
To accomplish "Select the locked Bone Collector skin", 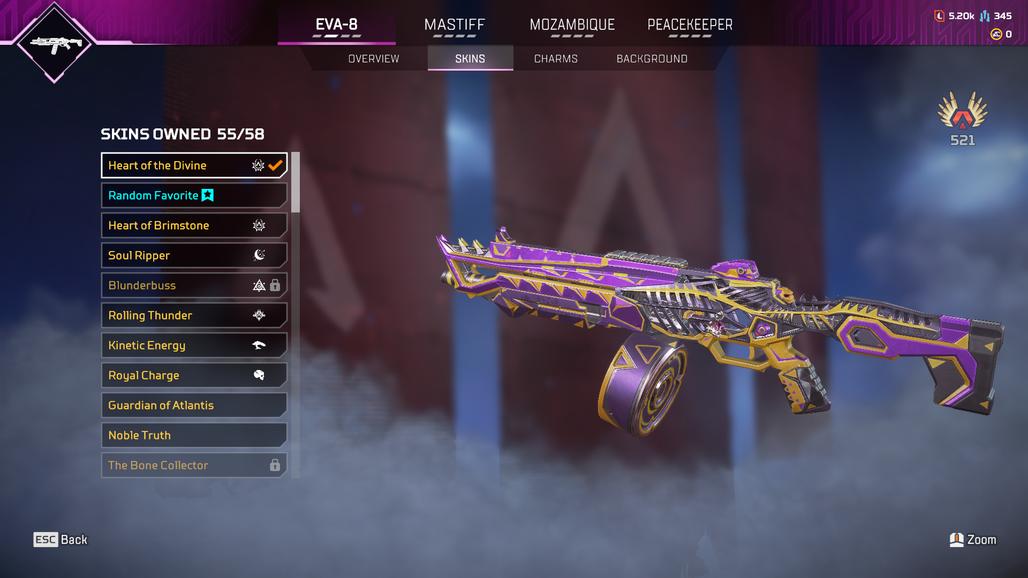I will [193, 466].
